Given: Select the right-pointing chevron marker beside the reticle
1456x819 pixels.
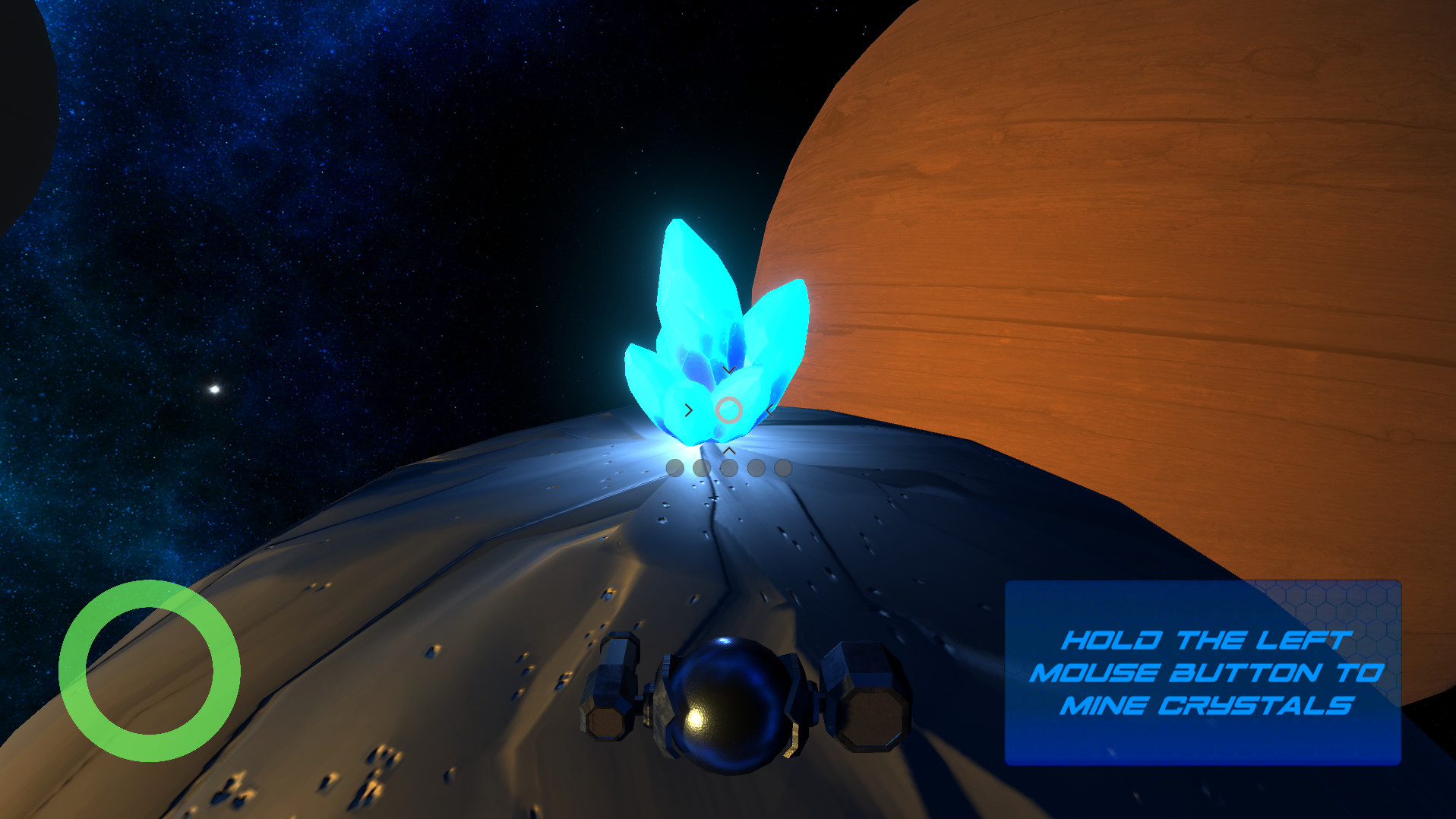Looking at the screenshot, I should 689,410.
